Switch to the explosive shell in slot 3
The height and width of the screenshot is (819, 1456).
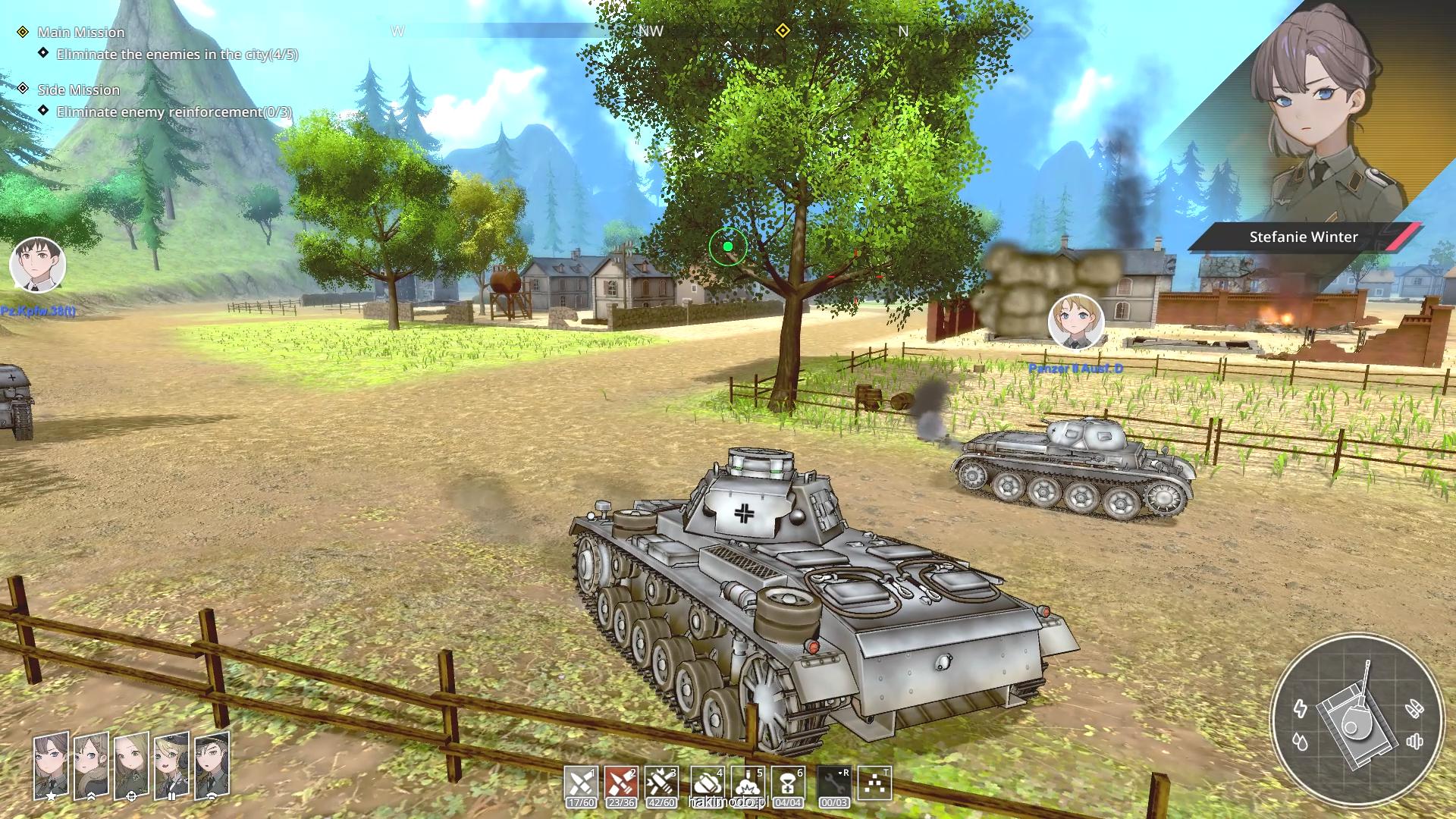click(661, 783)
